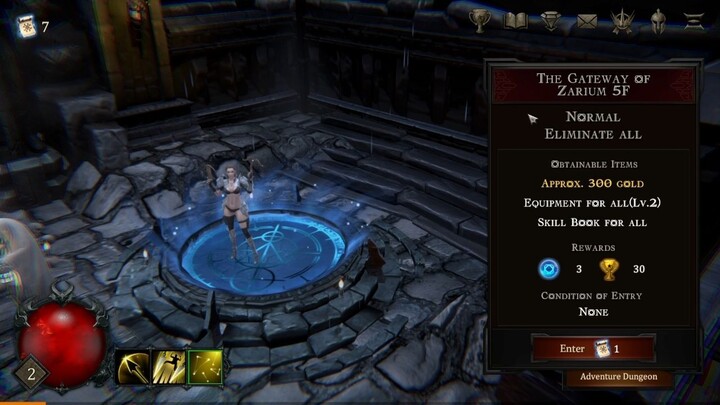Screen dimensions: 720x405
Task: Activate the constellation skill with green border
Action: point(205,367)
